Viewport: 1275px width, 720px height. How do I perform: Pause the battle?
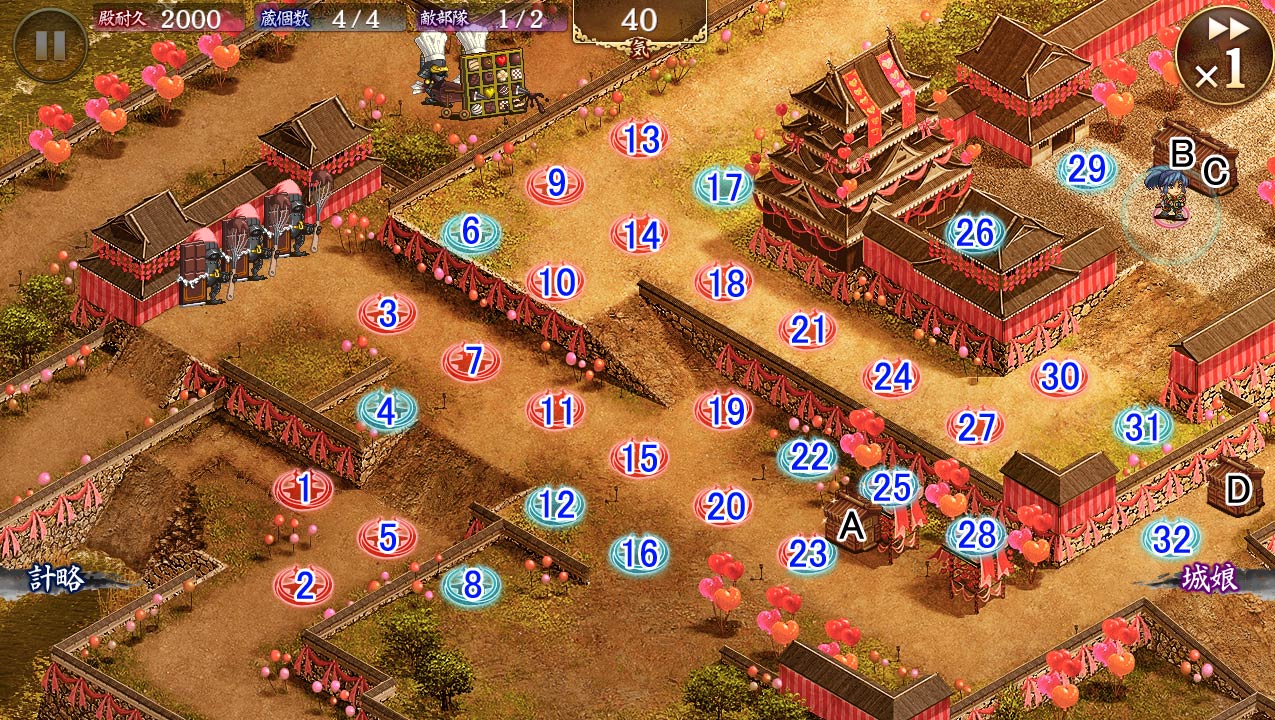click(x=50, y=45)
